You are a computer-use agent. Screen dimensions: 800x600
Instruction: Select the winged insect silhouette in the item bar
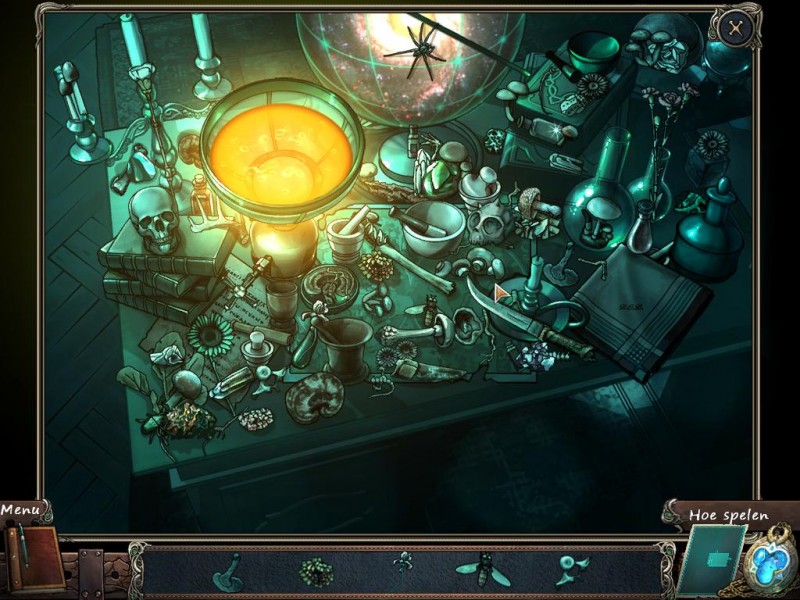click(x=482, y=570)
